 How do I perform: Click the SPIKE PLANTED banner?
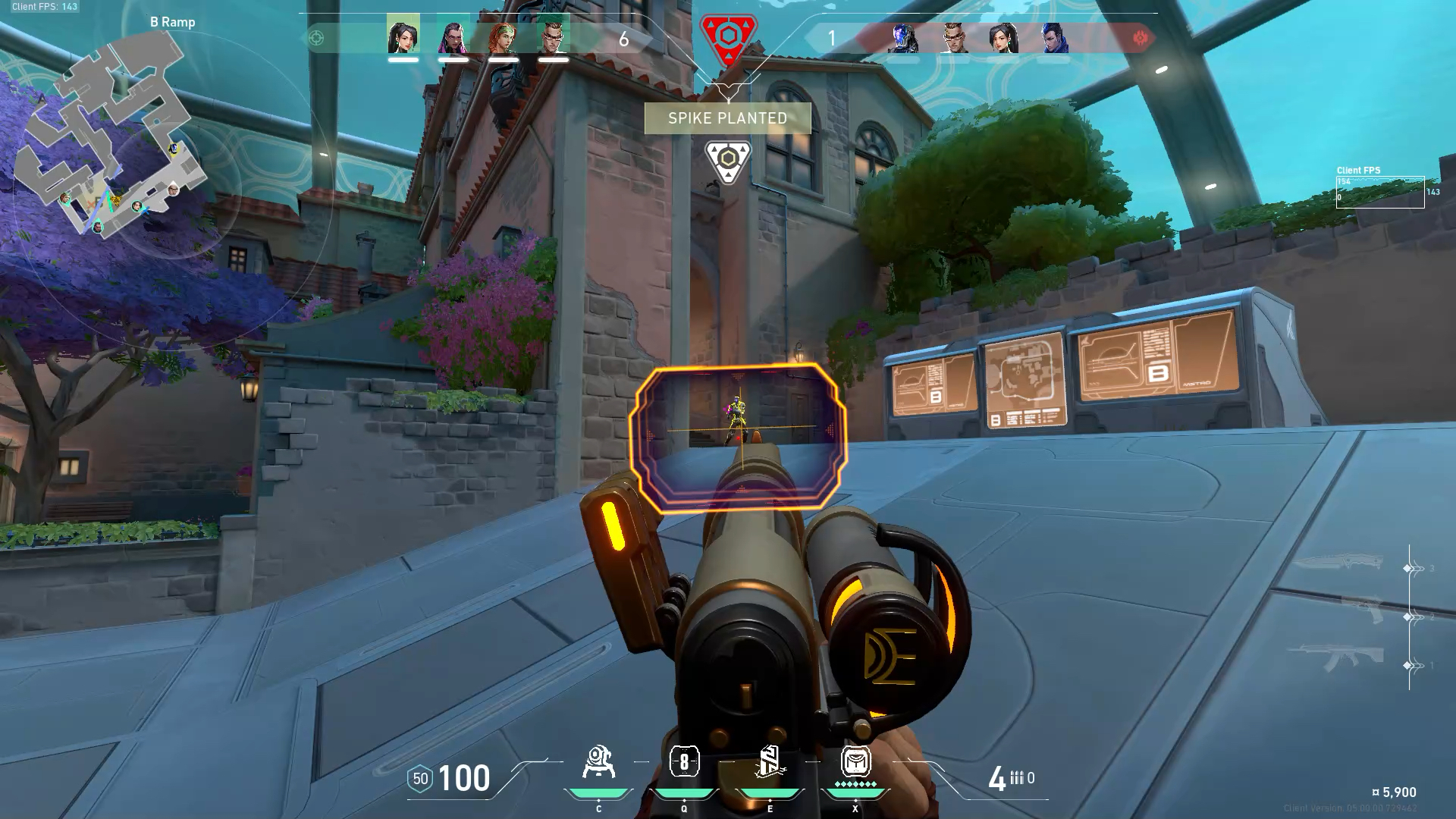point(727,118)
